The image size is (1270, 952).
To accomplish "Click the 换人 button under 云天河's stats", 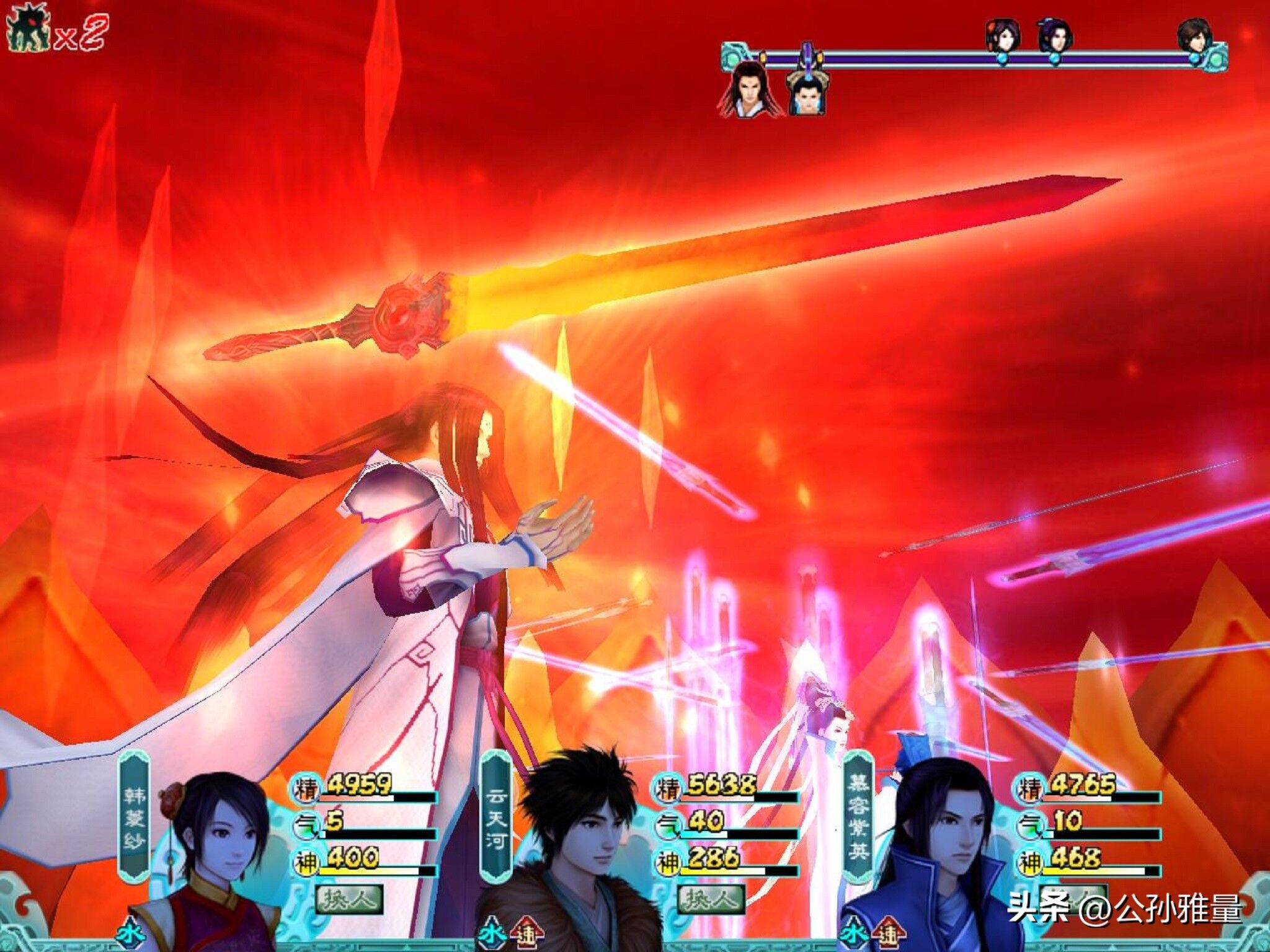I will tap(711, 899).
